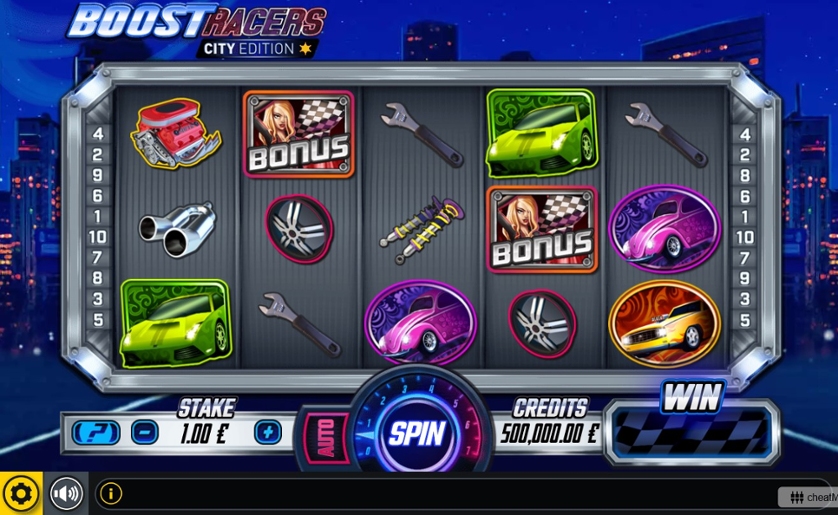
Task: Open the paytable question mark button
Action: pos(97,432)
